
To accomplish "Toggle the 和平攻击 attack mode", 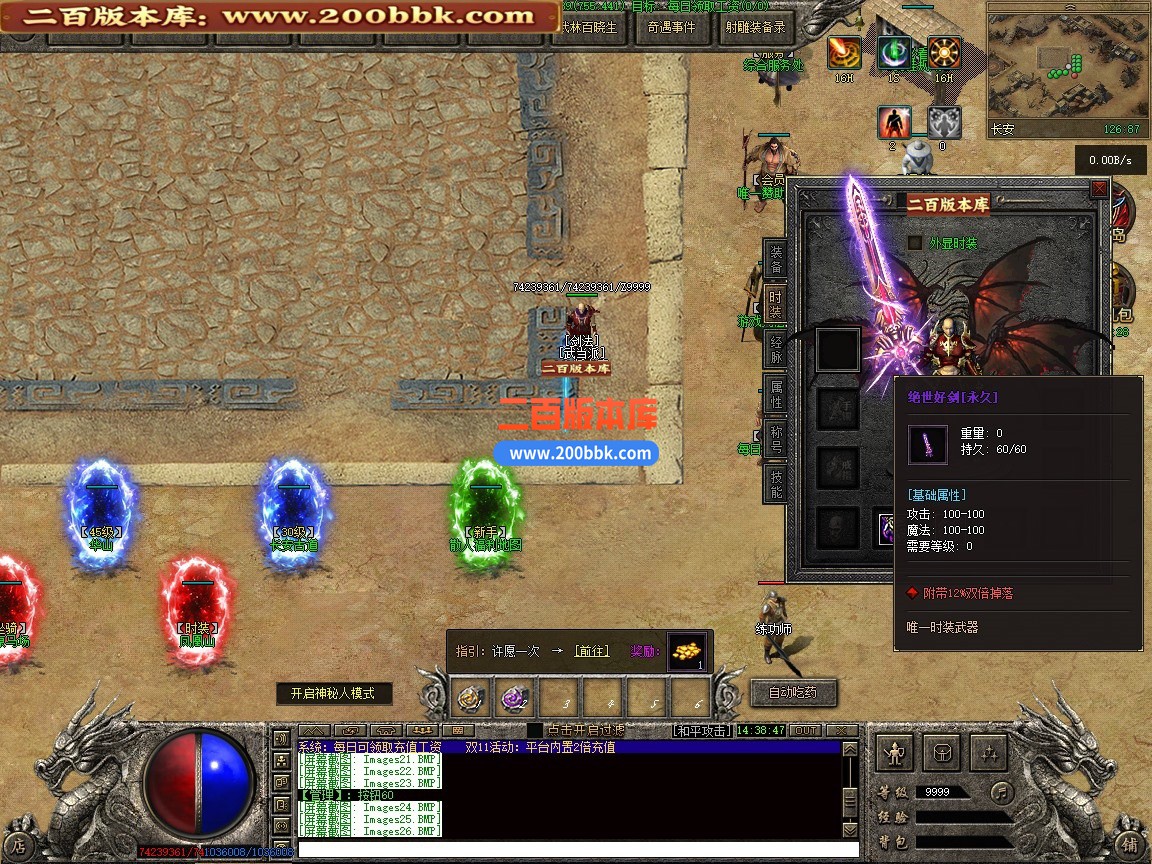I will pos(701,731).
